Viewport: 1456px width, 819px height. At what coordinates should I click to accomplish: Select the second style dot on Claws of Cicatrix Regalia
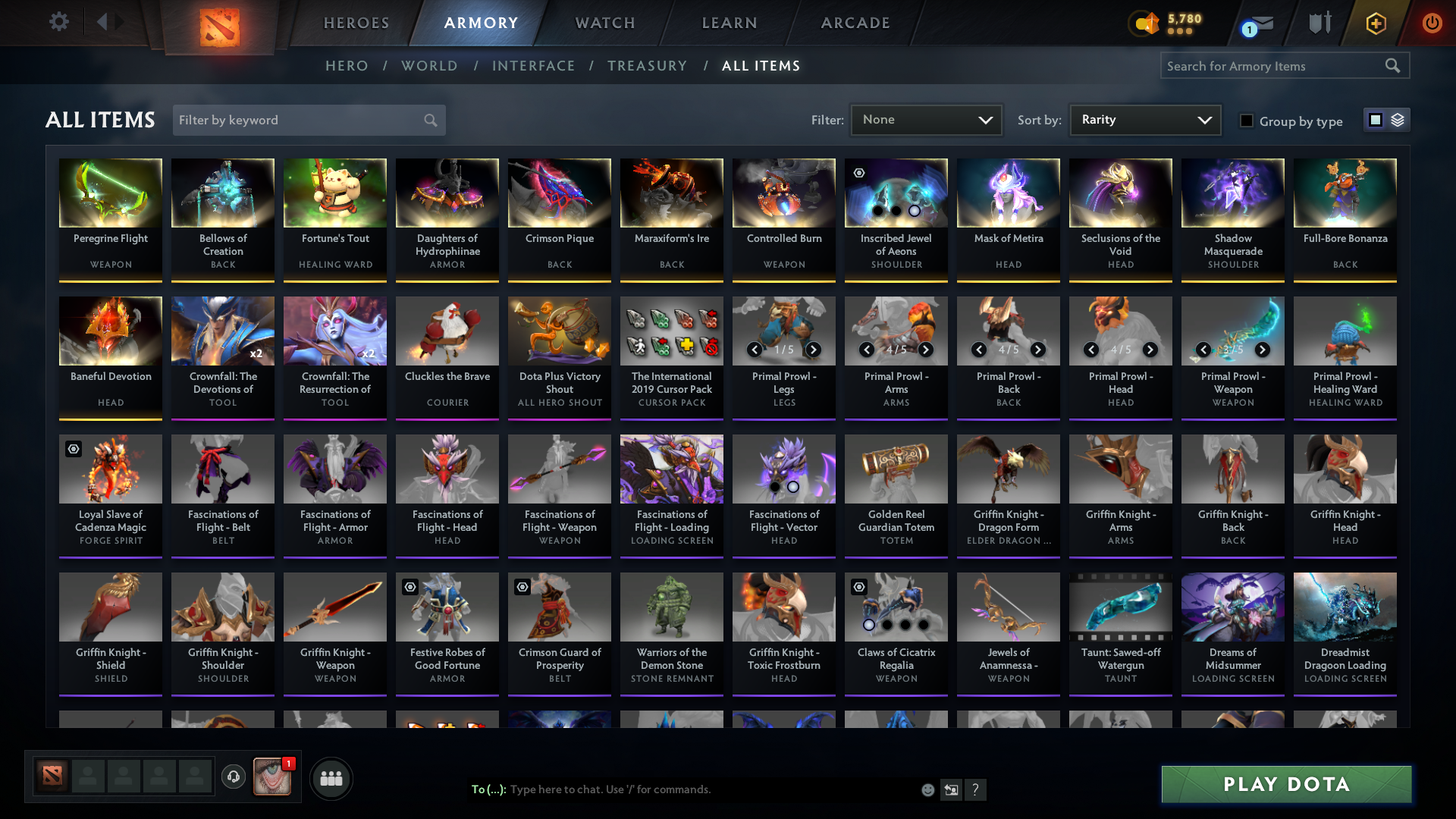pos(888,626)
